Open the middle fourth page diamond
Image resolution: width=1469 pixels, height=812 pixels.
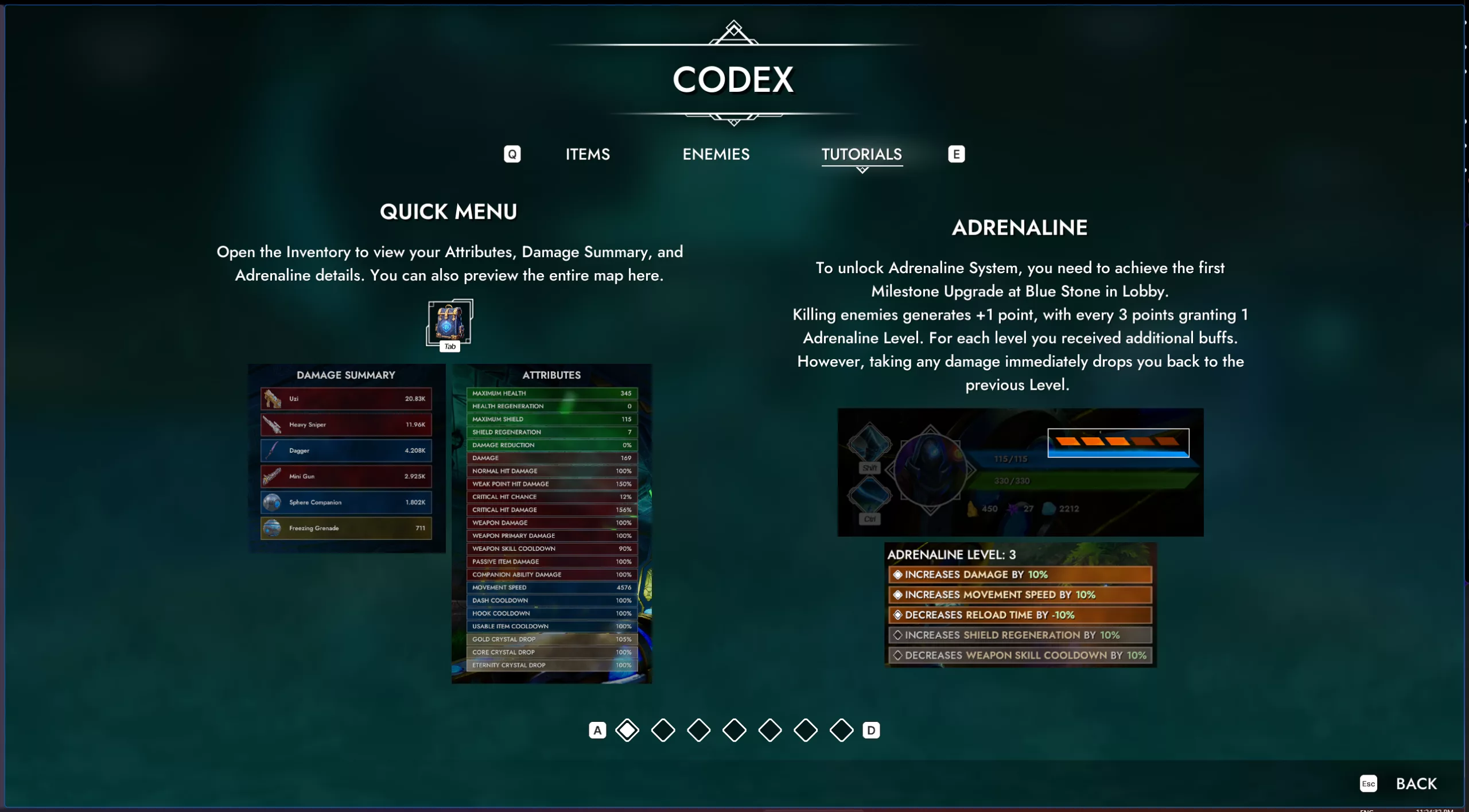[734, 730]
